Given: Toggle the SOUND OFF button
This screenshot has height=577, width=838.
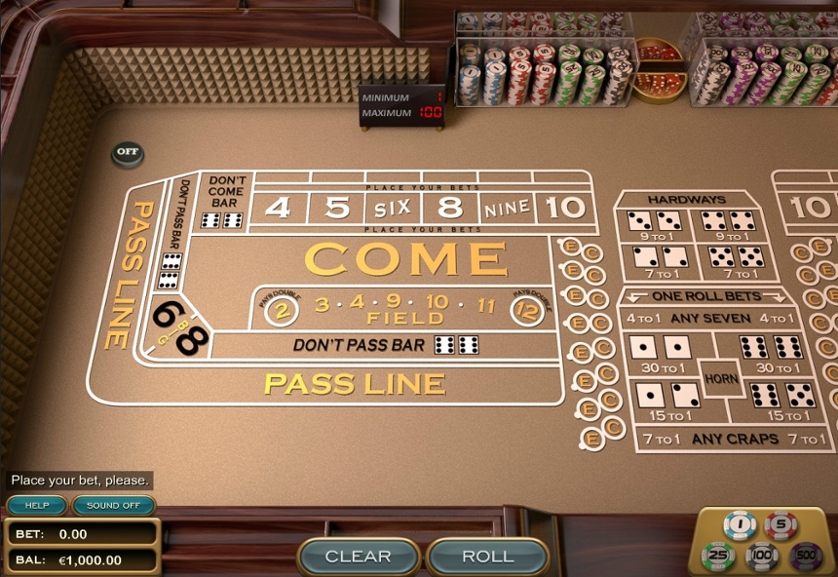Looking at the screenshot, I should pos(113,505).
